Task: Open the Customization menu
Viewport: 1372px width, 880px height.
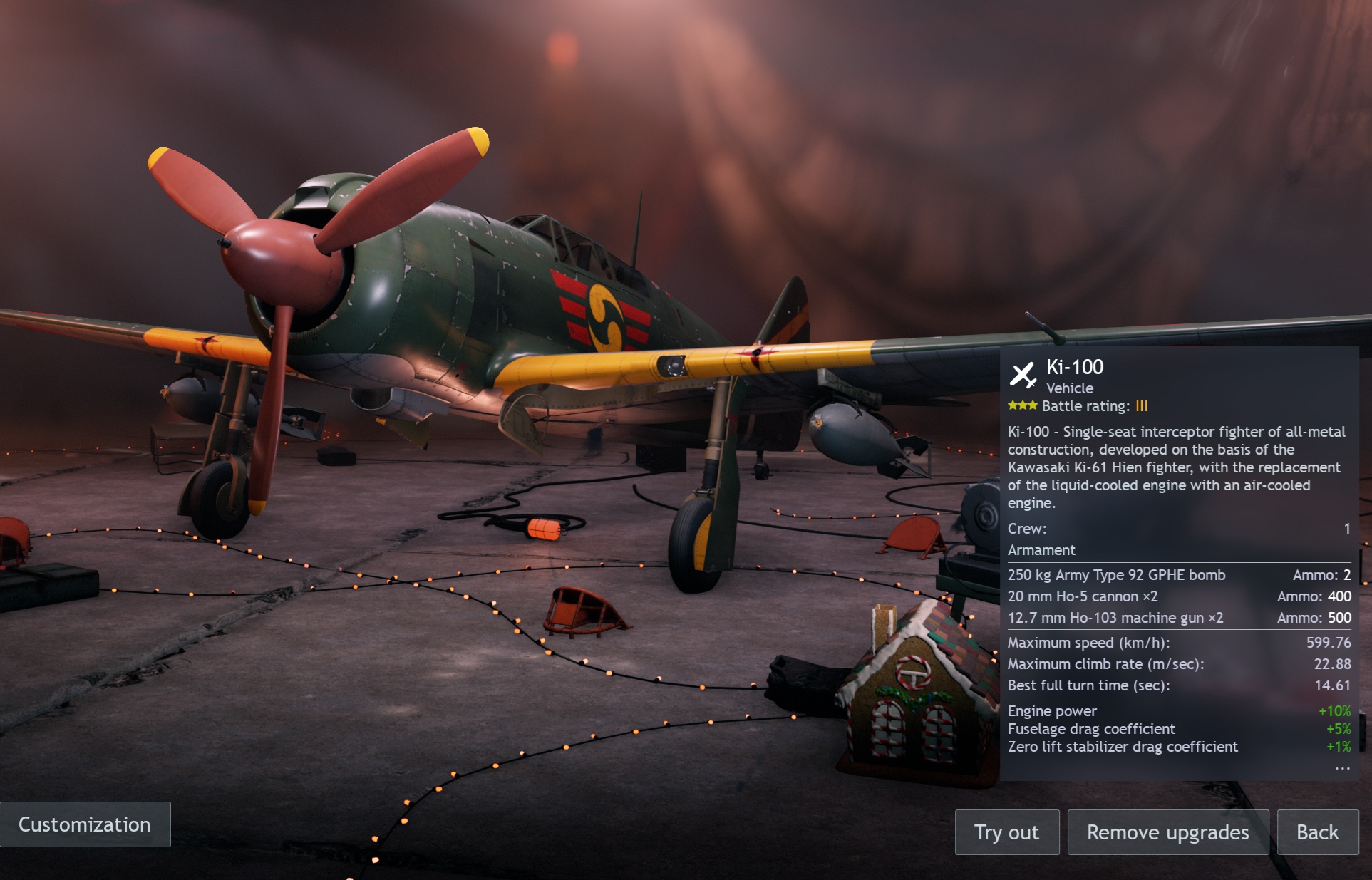Action: point(85,824)
